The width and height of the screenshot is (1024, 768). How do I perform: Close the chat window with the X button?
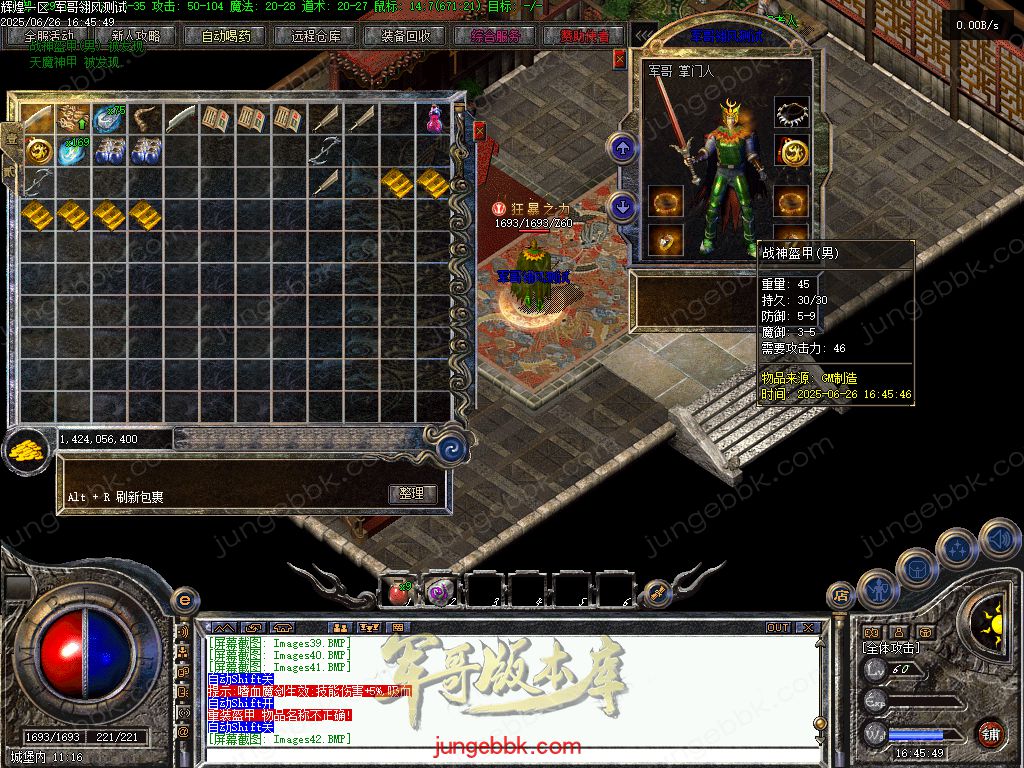click(x=808, y=628)
